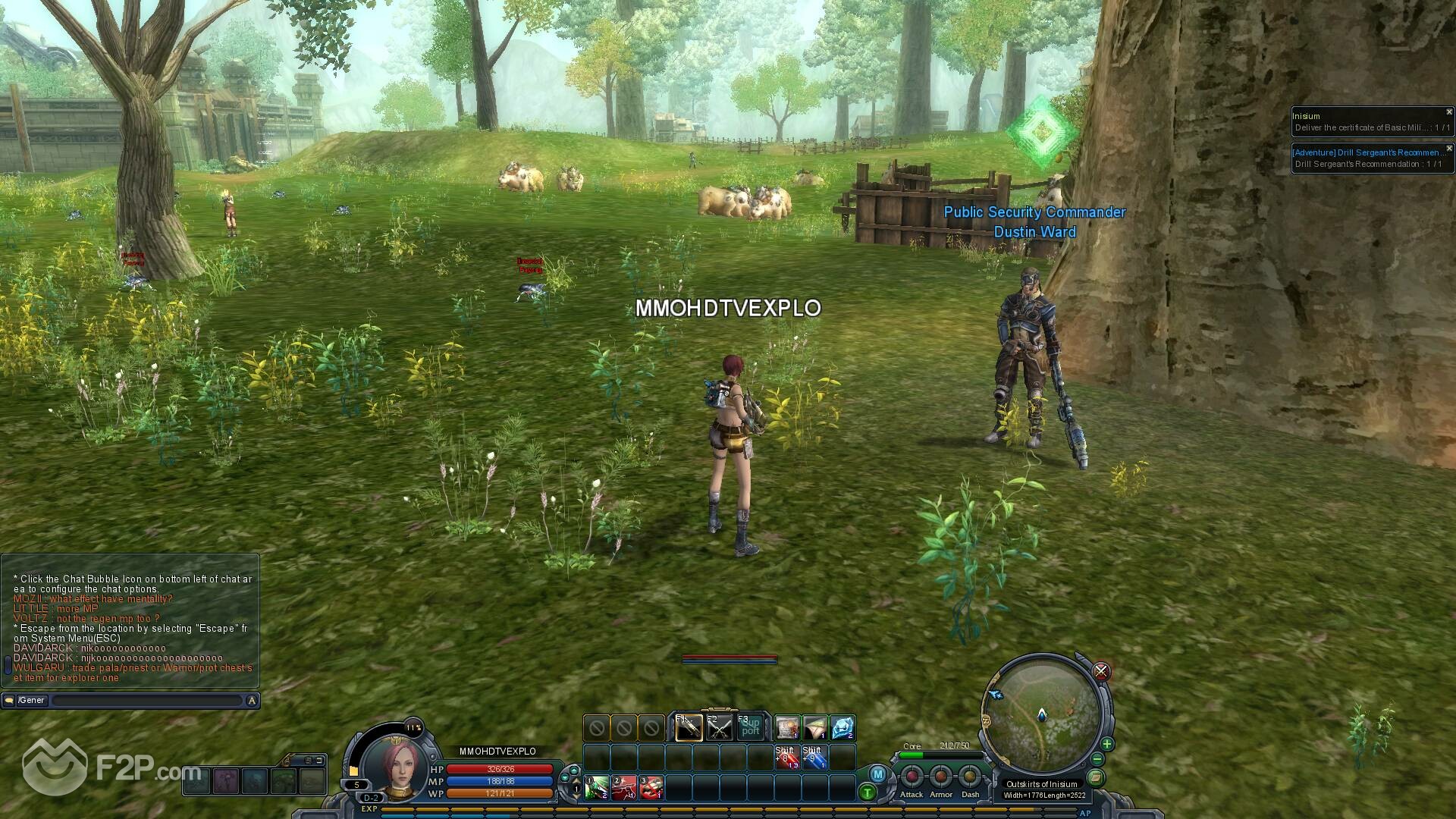1456x819 pixels.
Task: Use the red potion on Shift+8
Action: point(786,757)
